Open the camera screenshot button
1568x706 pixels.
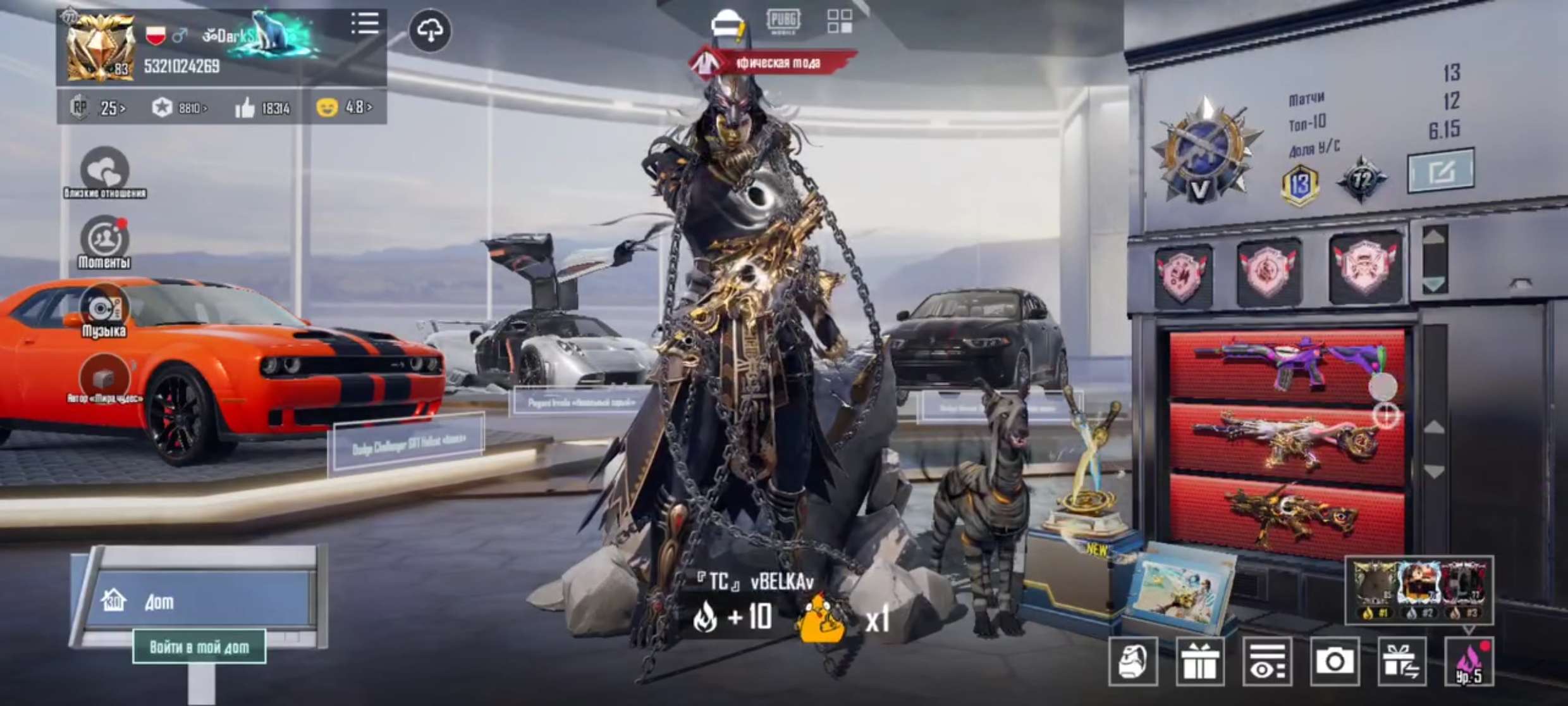(1335, 662)
